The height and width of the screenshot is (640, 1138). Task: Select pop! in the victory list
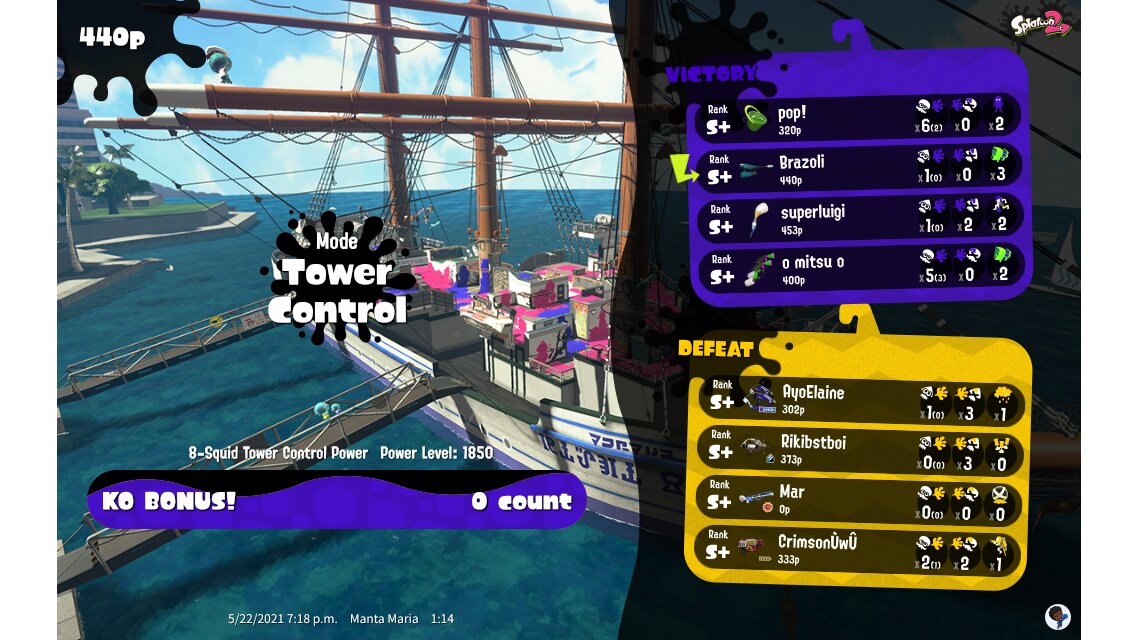[x=858, y=119]
